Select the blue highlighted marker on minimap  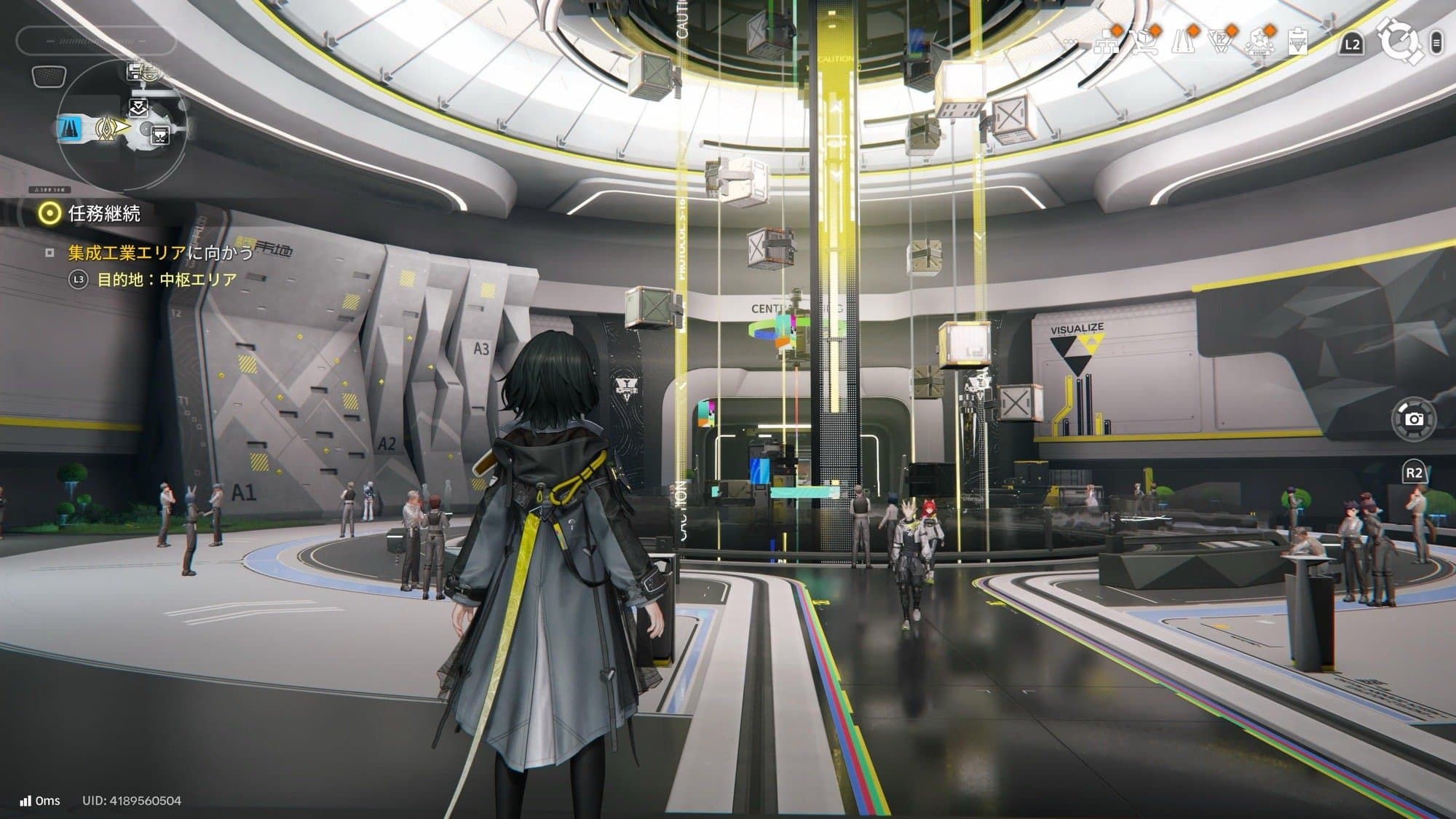pos(71,128)
